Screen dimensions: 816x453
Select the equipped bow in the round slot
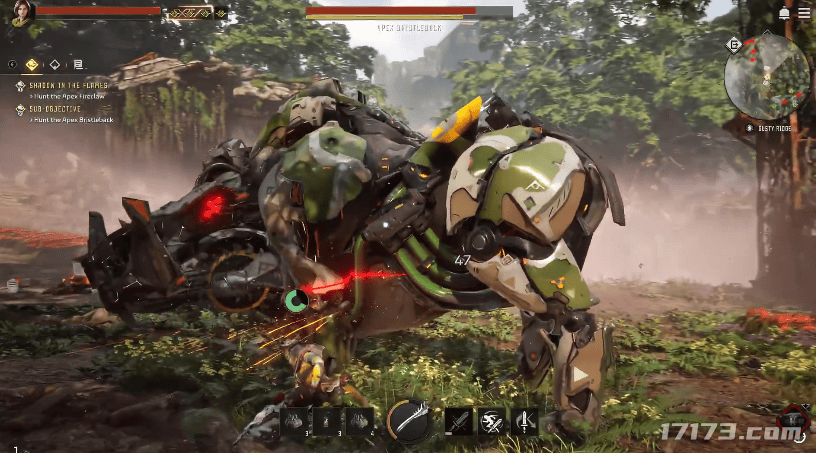(x=409, y=421)
